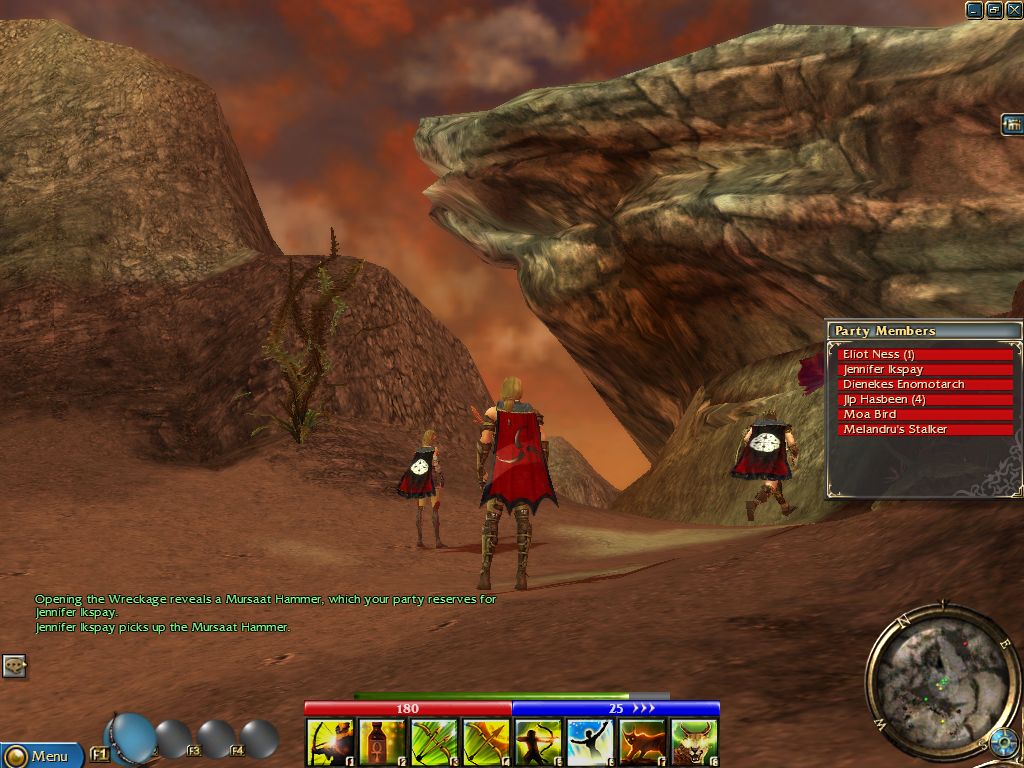This screenshot has height=768, width=1024.
Task: Use the ankh bottle skill
Action: pos(382,742)
